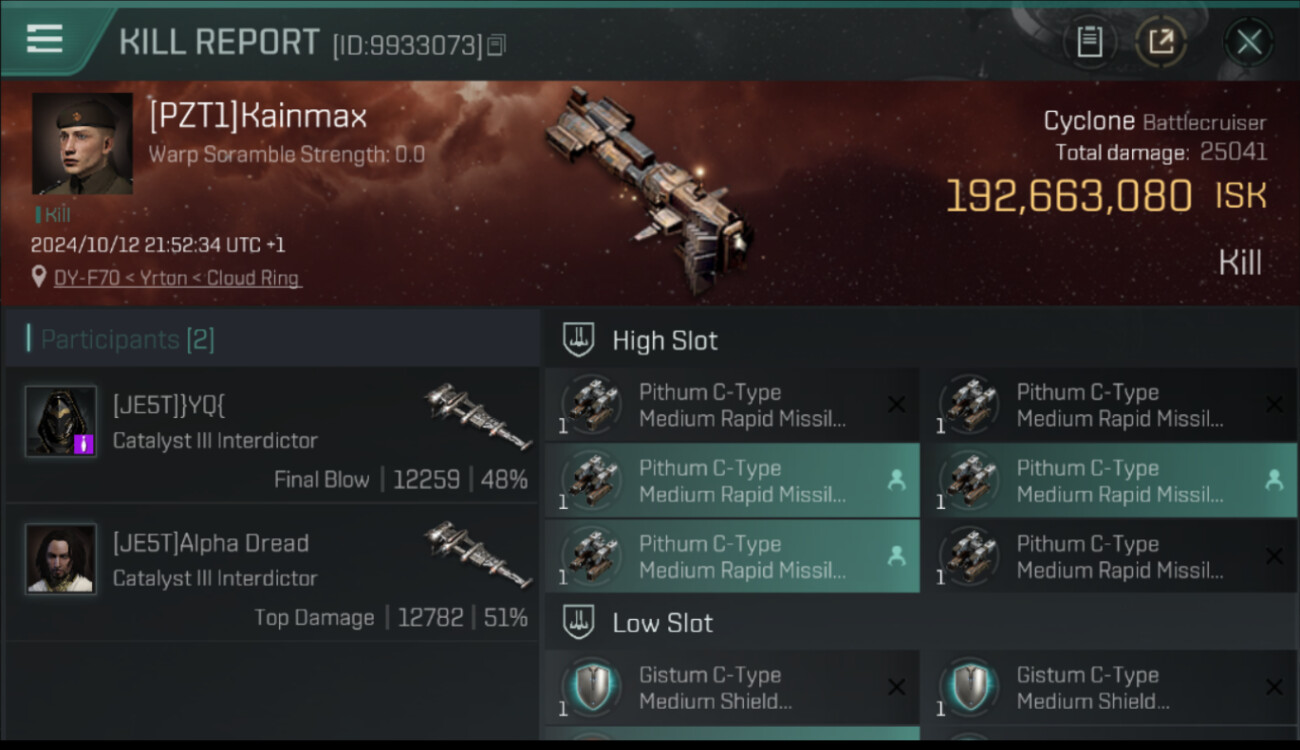Open the hamburger main menu
1300x750 pixels.
[x=45, y=39]
